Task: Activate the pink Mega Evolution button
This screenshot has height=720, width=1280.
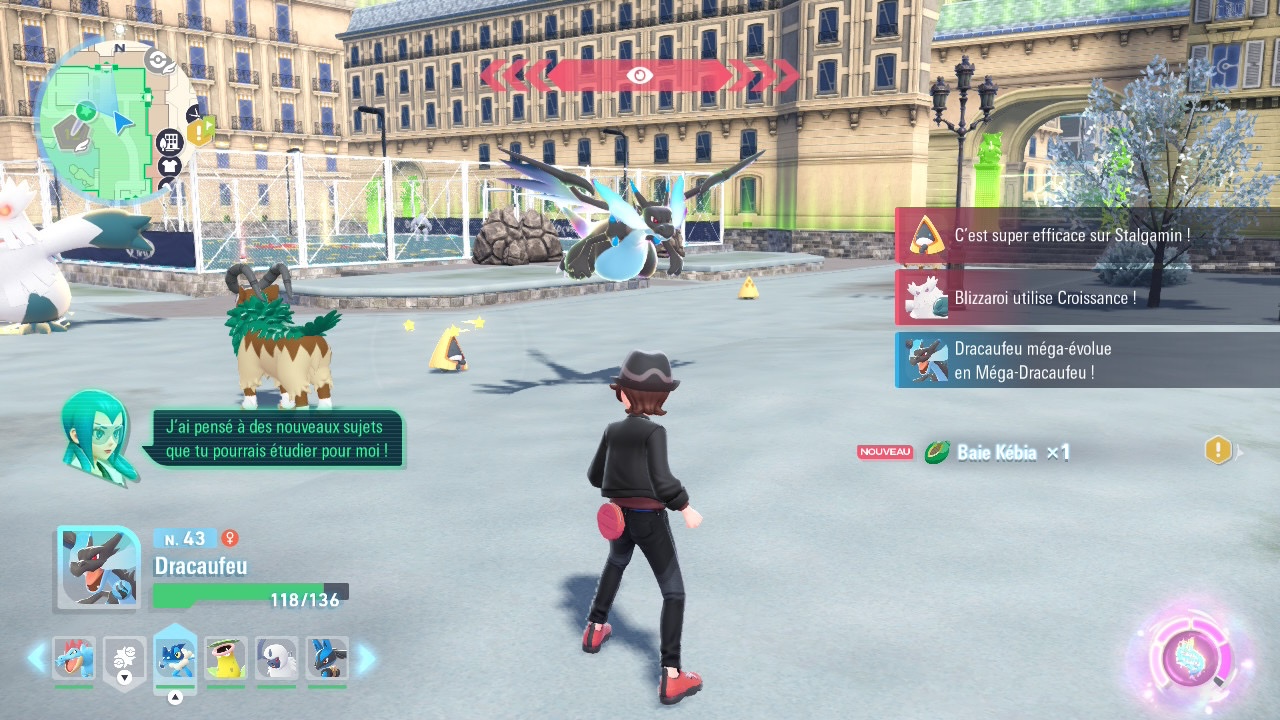Action: pyautogui.click(x=1189, y=660)
